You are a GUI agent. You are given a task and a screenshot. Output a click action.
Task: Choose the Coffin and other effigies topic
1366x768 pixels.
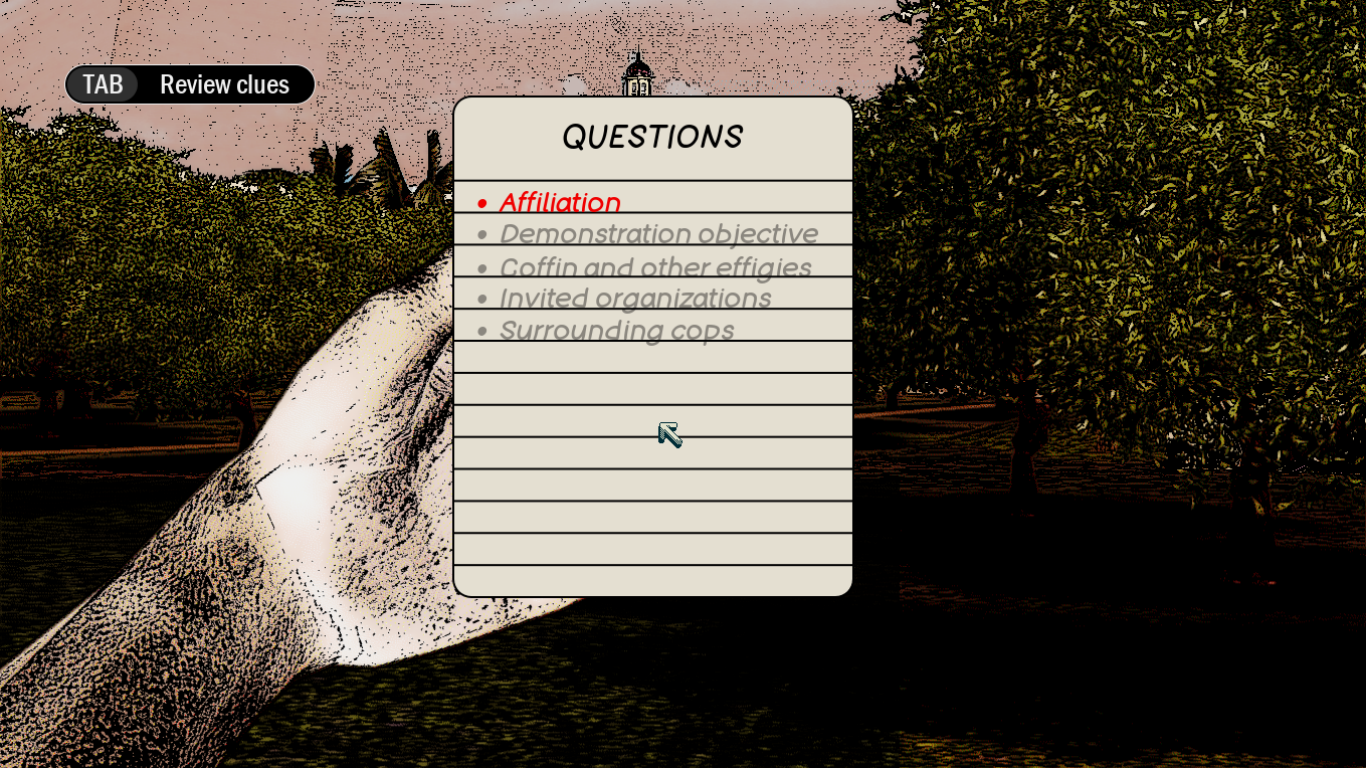(x=655, y=267)
